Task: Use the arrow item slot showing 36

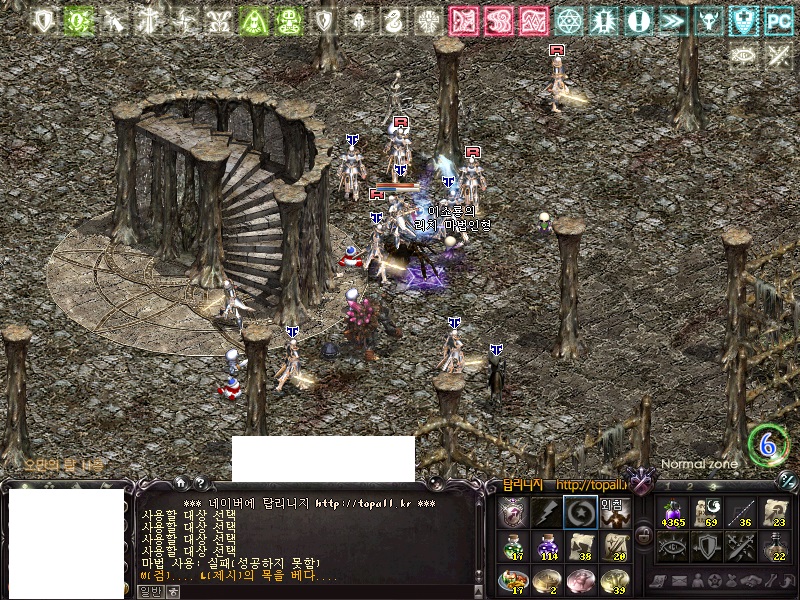Action: pos(741,512)
